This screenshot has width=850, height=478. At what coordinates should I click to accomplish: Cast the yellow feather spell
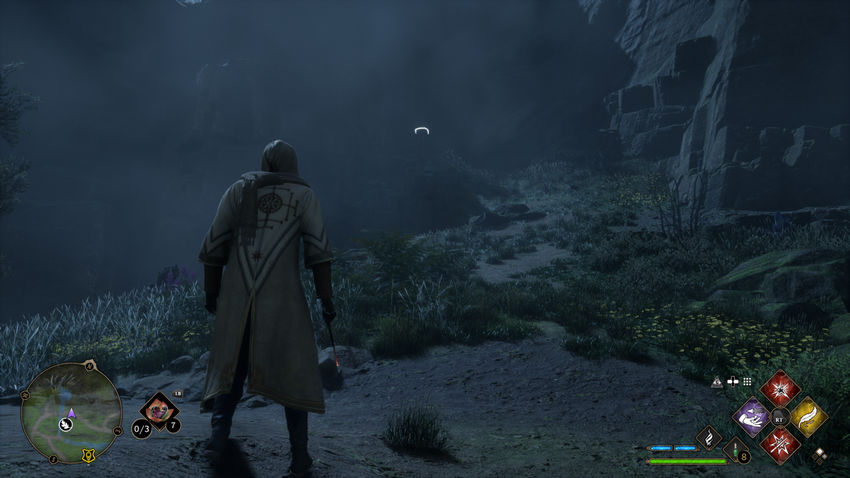(x=808, y=416)
